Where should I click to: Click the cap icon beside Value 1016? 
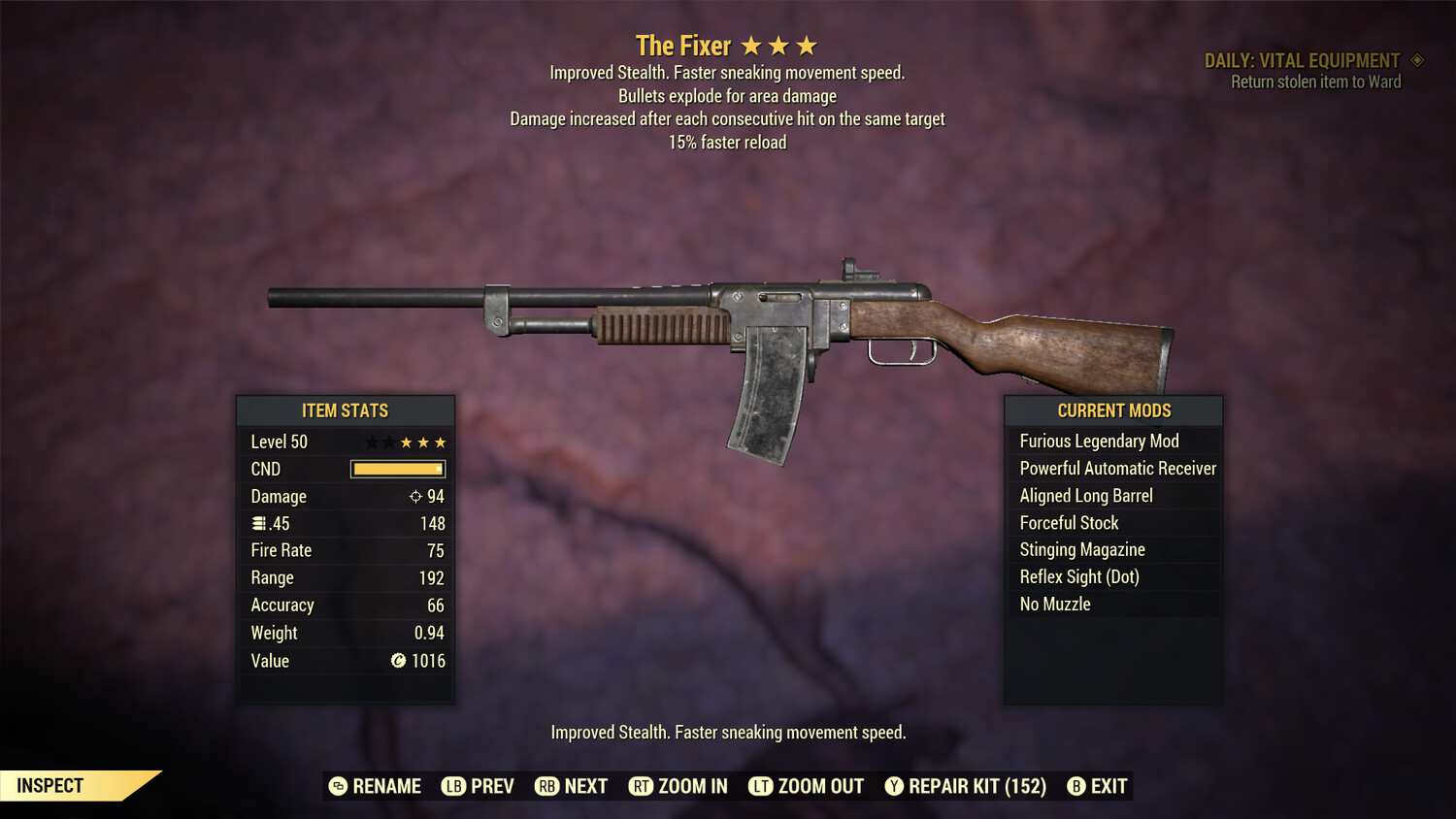pos(396,661)
